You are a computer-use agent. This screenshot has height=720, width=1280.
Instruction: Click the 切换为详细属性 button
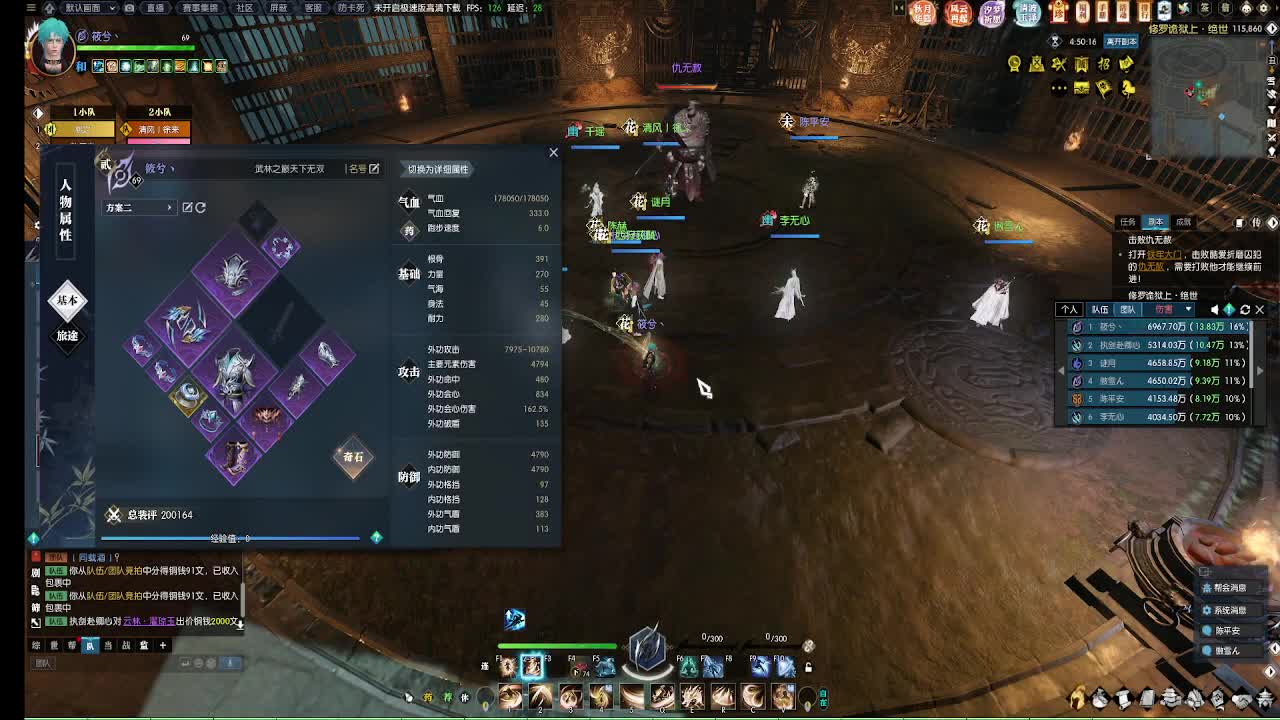(x=438, y=167)
